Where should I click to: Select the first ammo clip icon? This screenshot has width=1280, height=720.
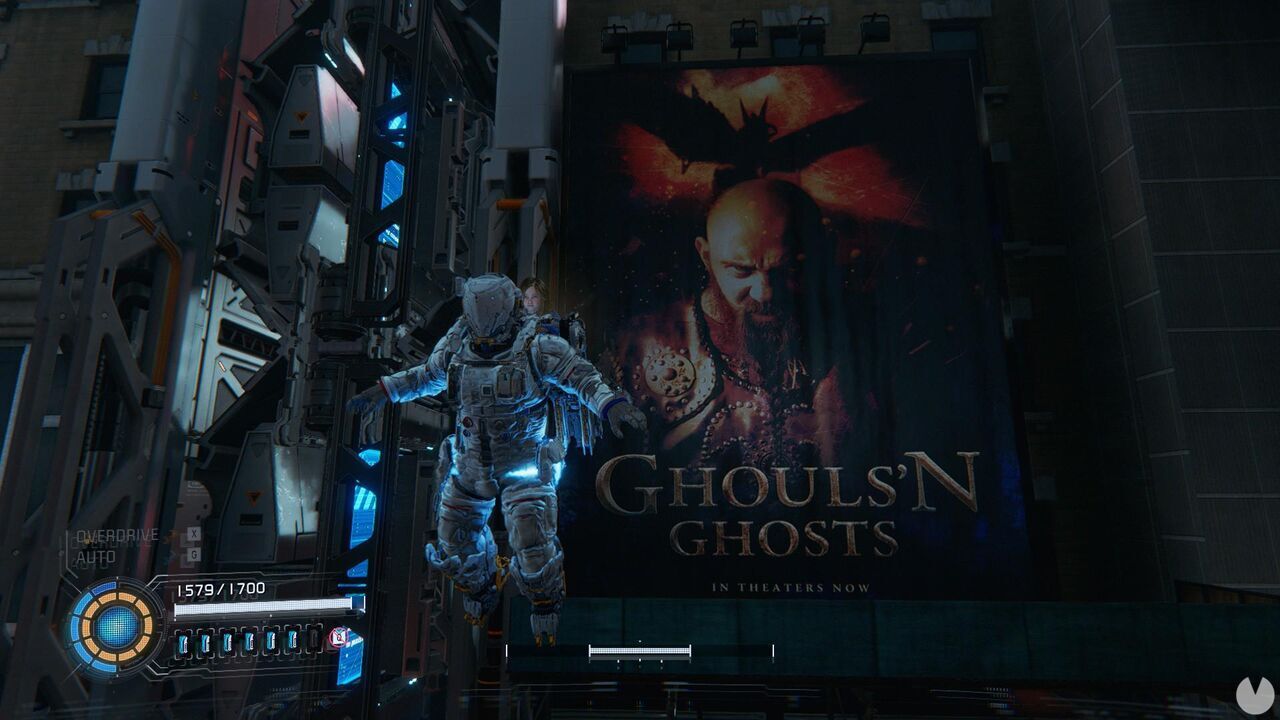point(183,641)
